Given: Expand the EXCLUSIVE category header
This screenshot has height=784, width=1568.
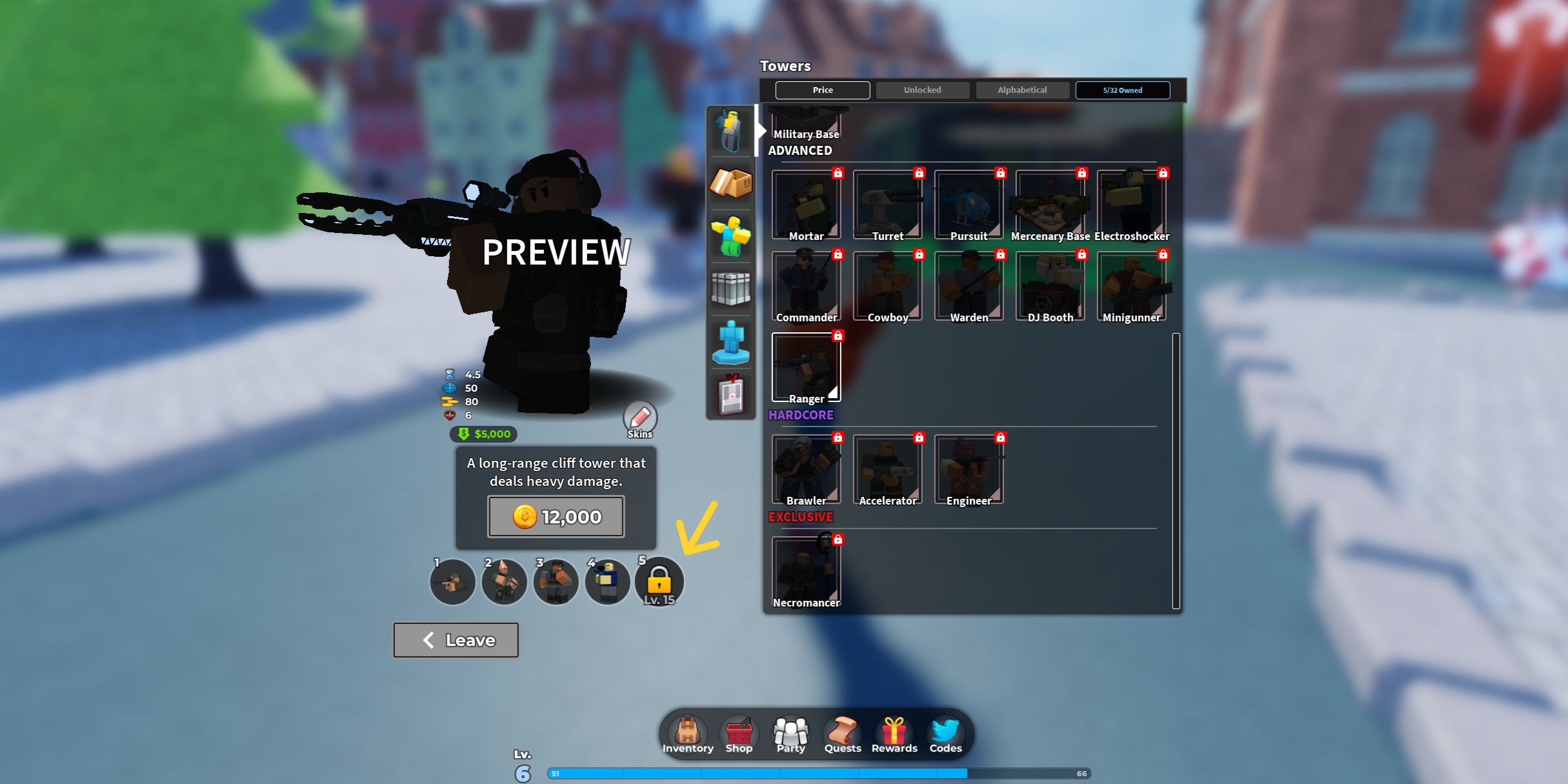Looking at the screenshot, I should 800,517.
